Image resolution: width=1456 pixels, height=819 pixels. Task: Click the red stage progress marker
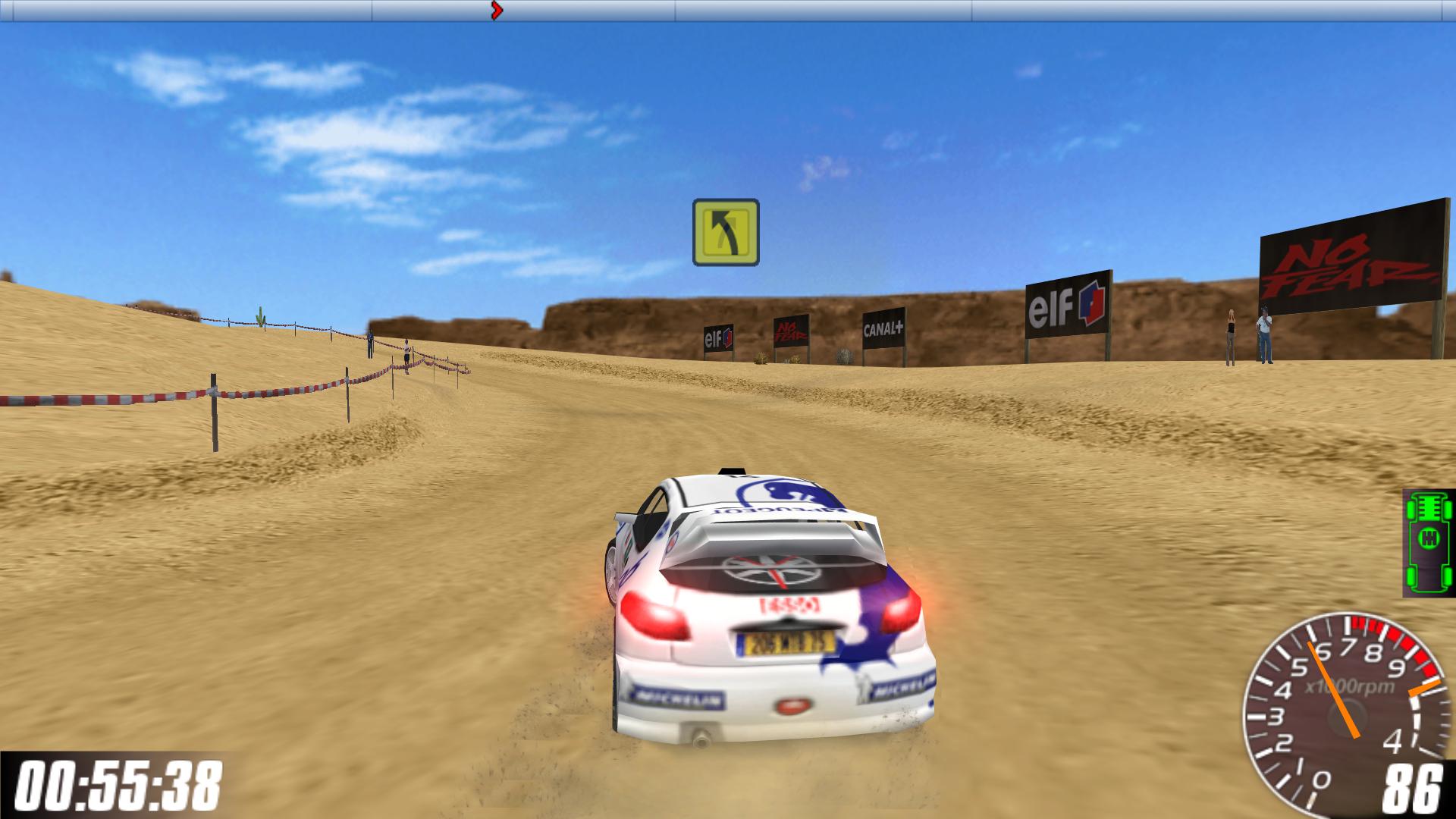point(497,10)
